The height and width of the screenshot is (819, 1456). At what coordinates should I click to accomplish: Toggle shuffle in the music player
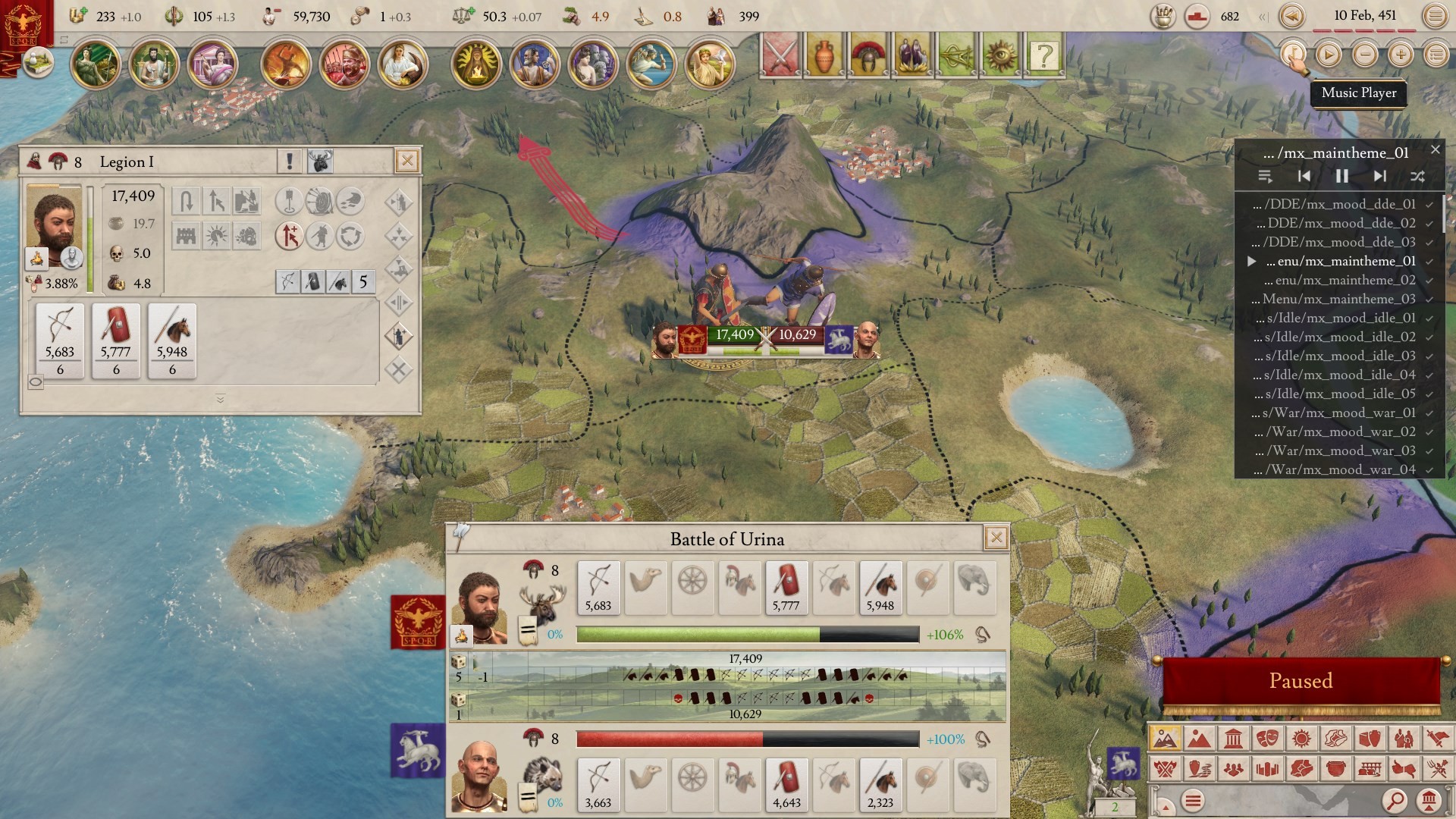coord(1417,177)
